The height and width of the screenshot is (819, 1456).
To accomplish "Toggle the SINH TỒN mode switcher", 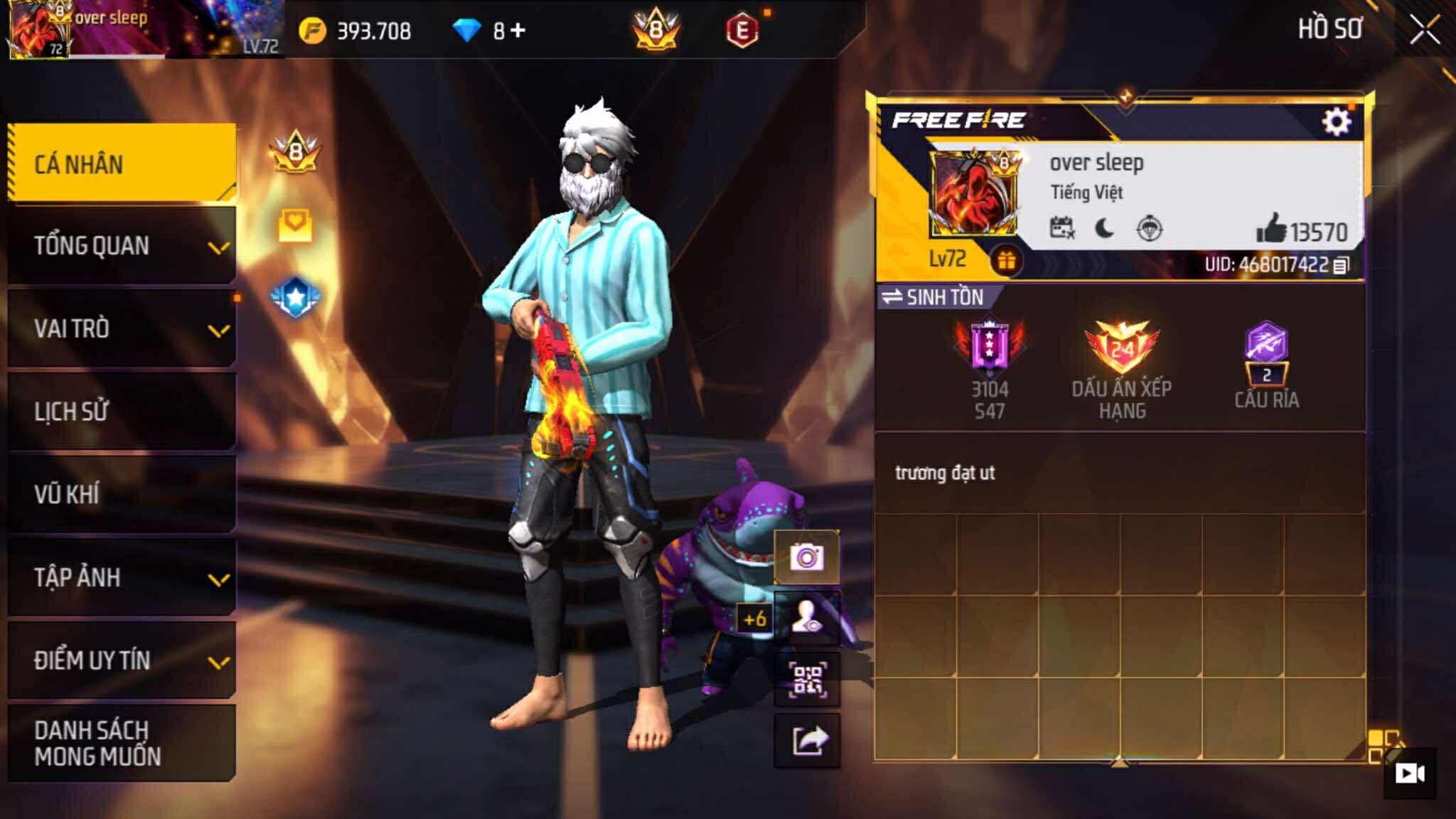I will click(933, 297).
